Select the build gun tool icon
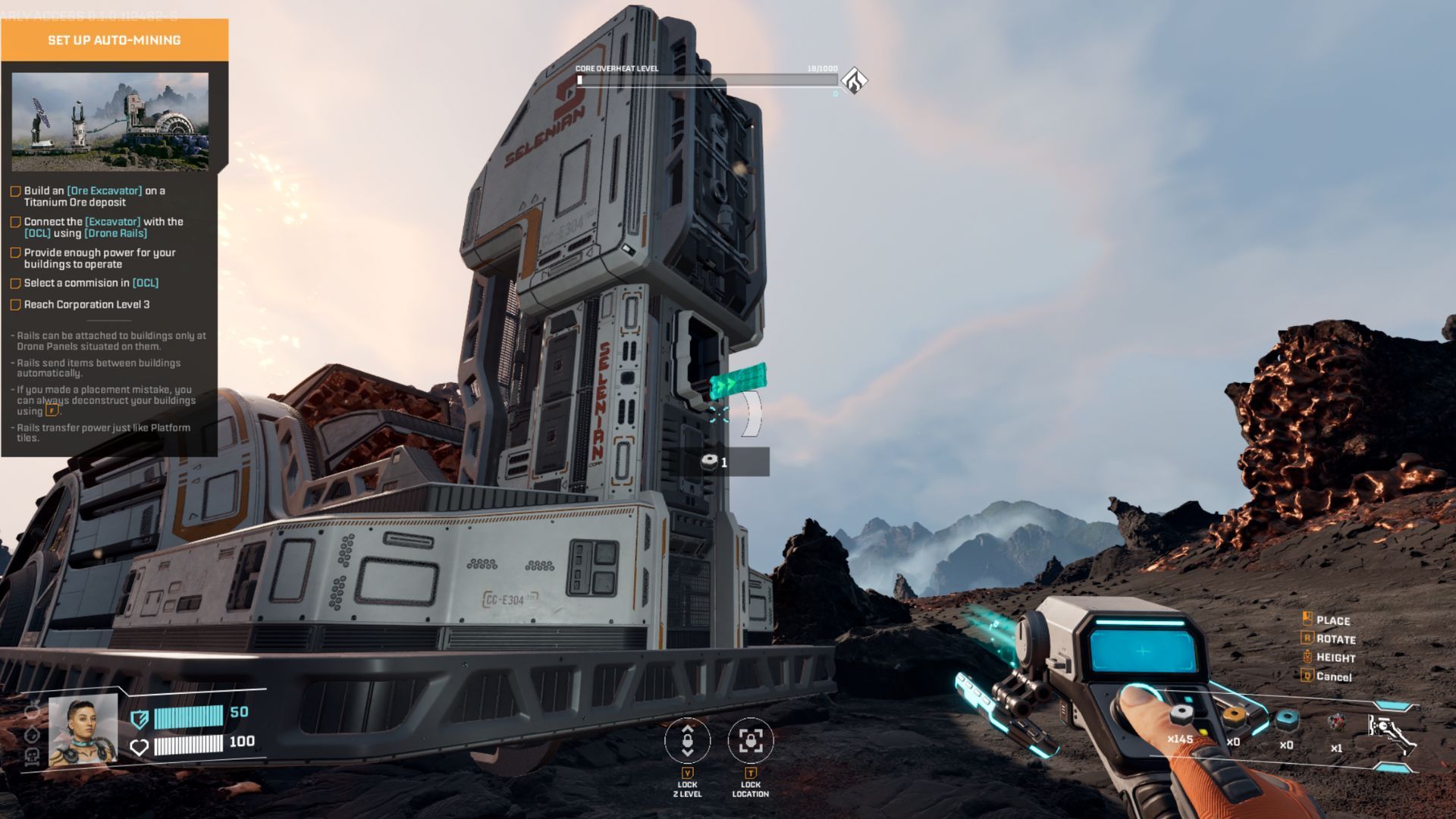1456x819 pixels. (x=1391, y=730)
